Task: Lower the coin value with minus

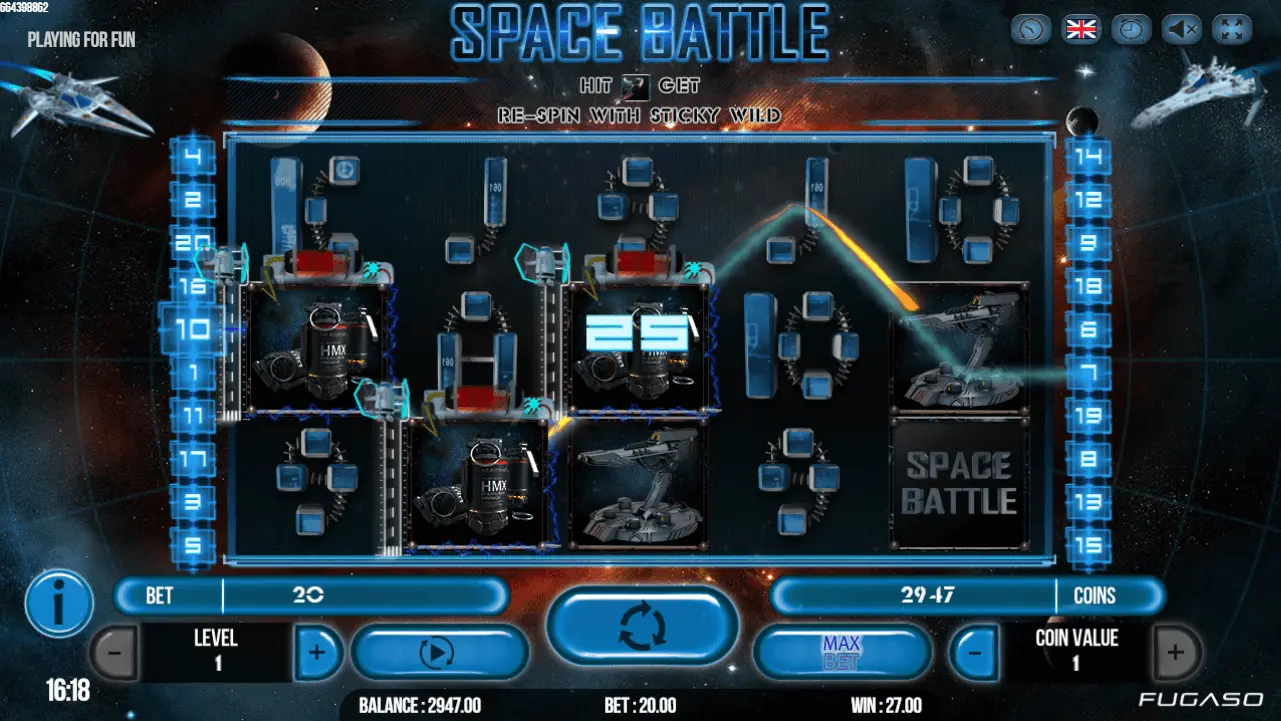Action: click(x=974, y=653)
